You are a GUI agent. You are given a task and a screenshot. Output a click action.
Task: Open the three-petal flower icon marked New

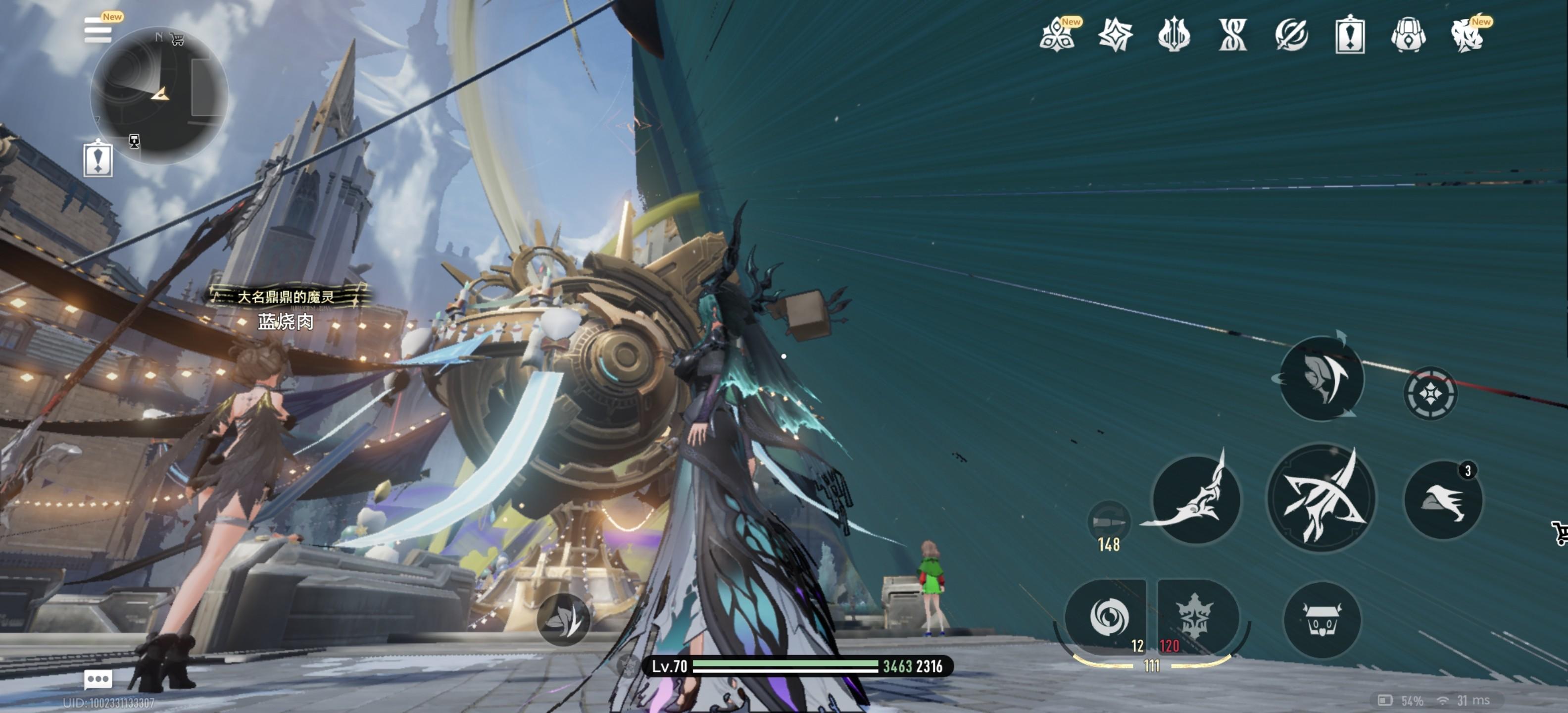1057,35
